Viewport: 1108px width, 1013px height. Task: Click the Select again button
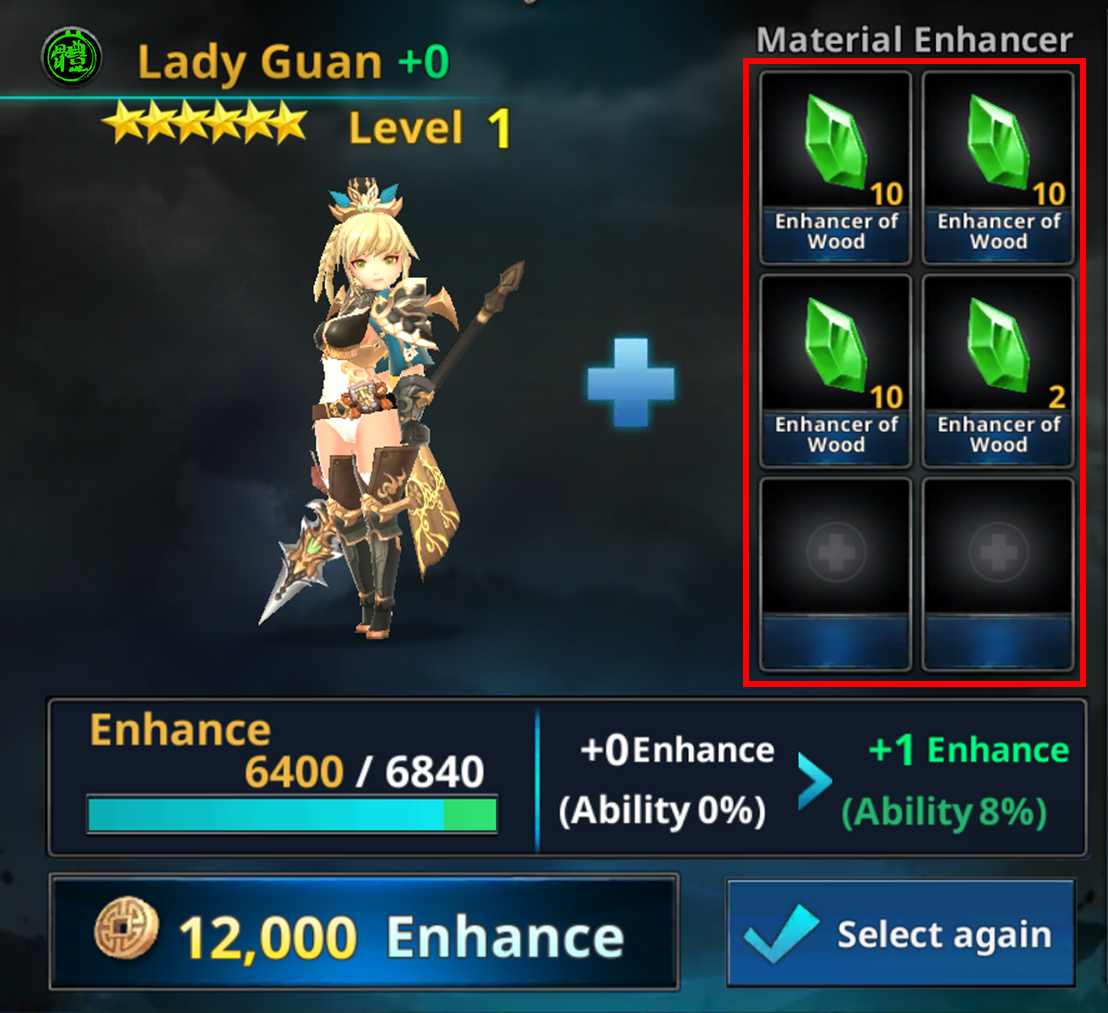pyautogui.click(x=900, y=934)
